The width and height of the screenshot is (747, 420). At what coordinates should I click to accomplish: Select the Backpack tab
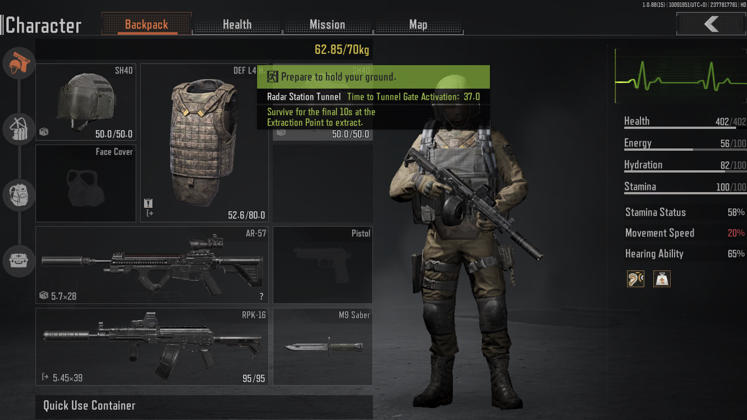coord(147,24)
